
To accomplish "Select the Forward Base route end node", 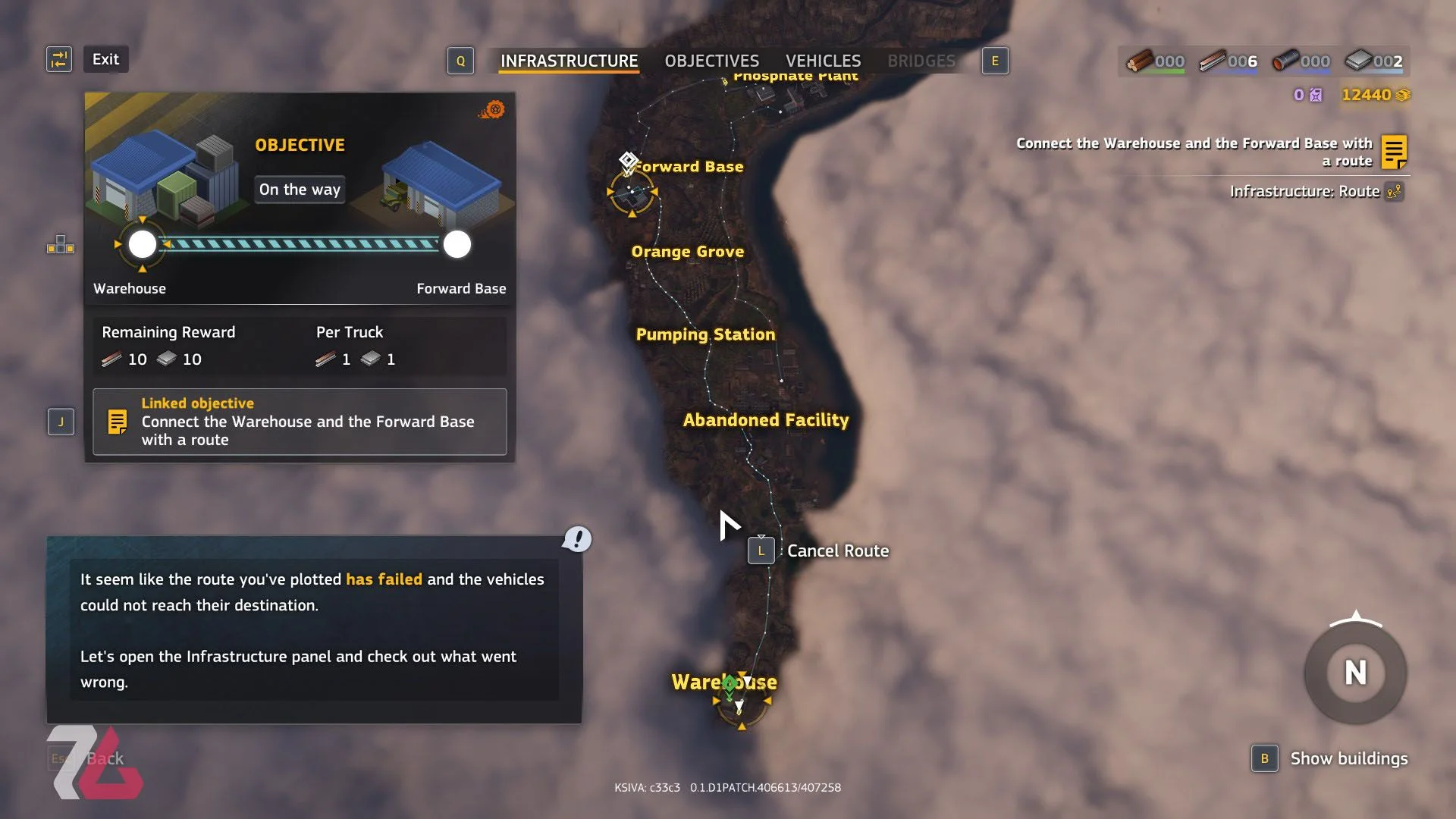I will tap(457, 244).
